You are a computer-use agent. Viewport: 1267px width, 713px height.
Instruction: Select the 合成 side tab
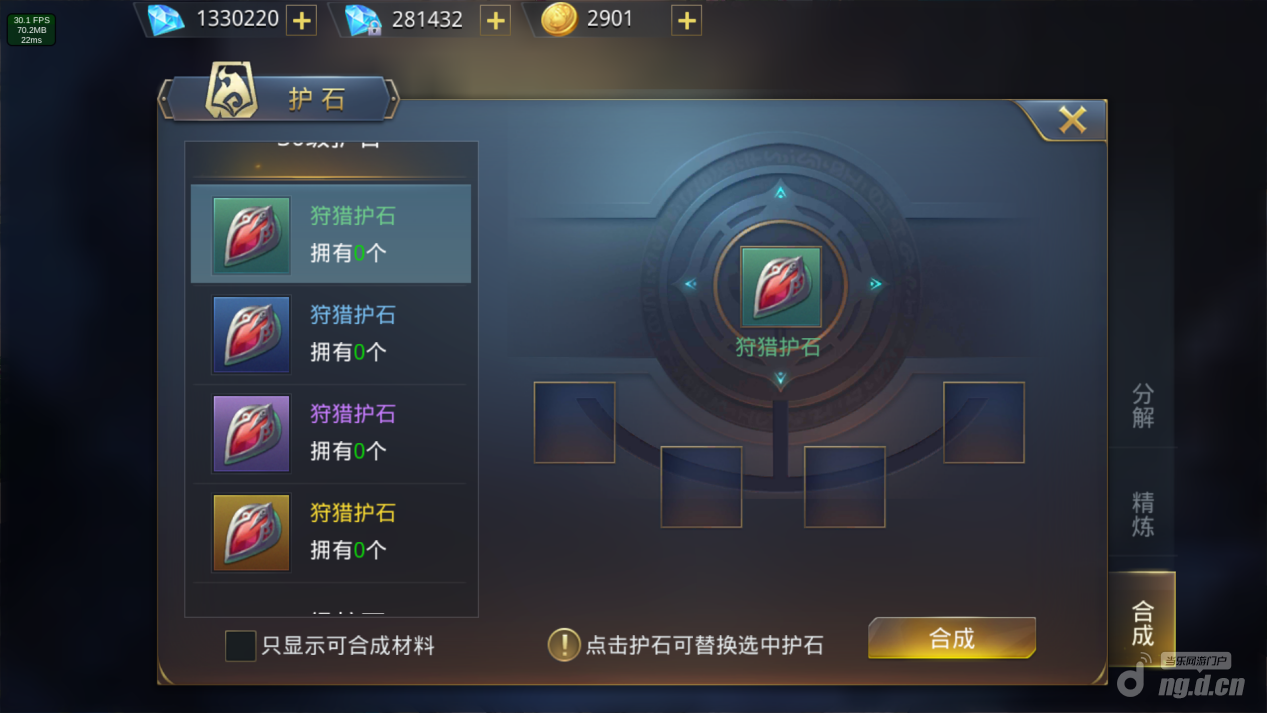tap(1141, 622)
